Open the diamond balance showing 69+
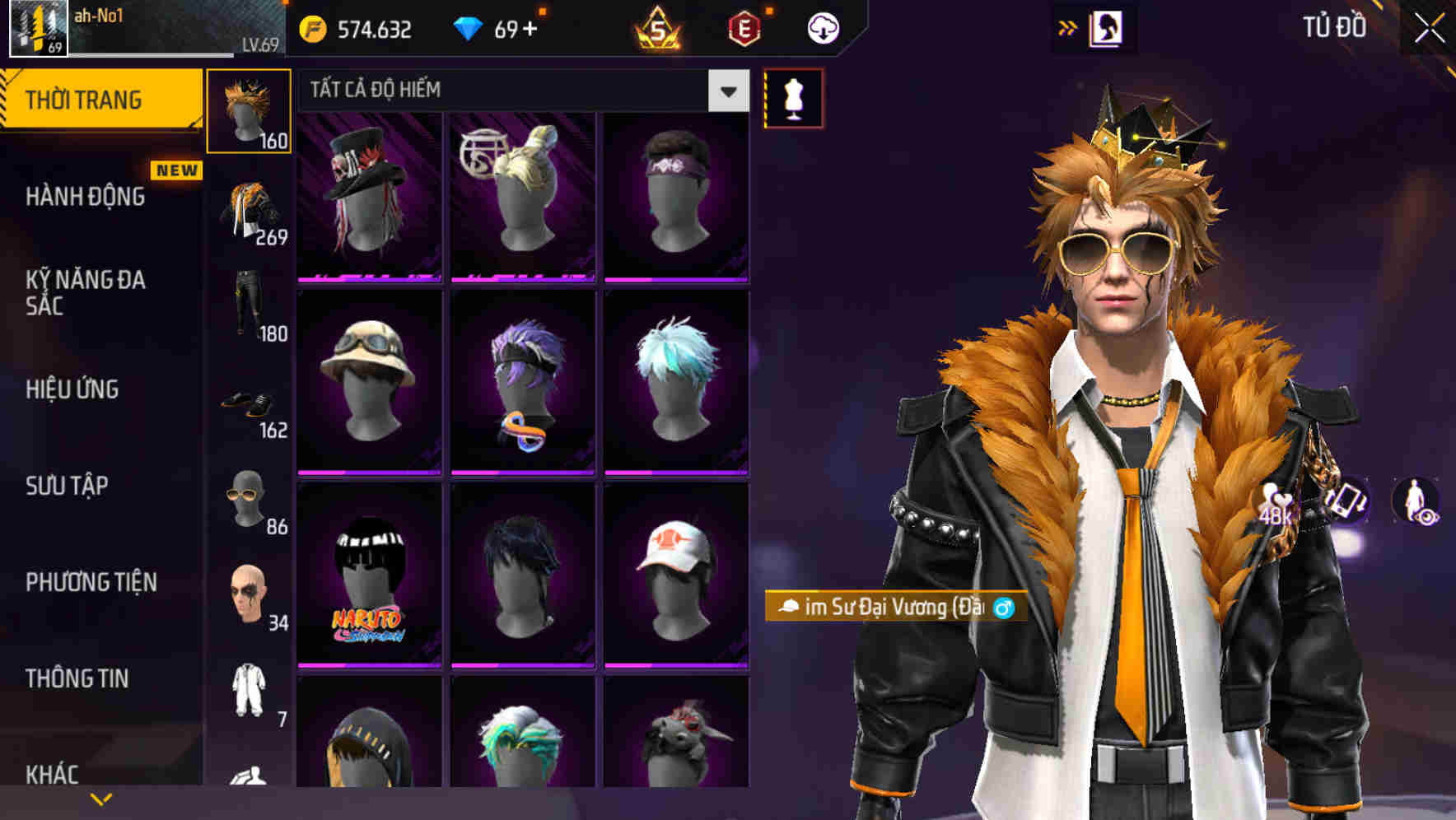This screenshot has width=1456, height=820. (494, 27)
